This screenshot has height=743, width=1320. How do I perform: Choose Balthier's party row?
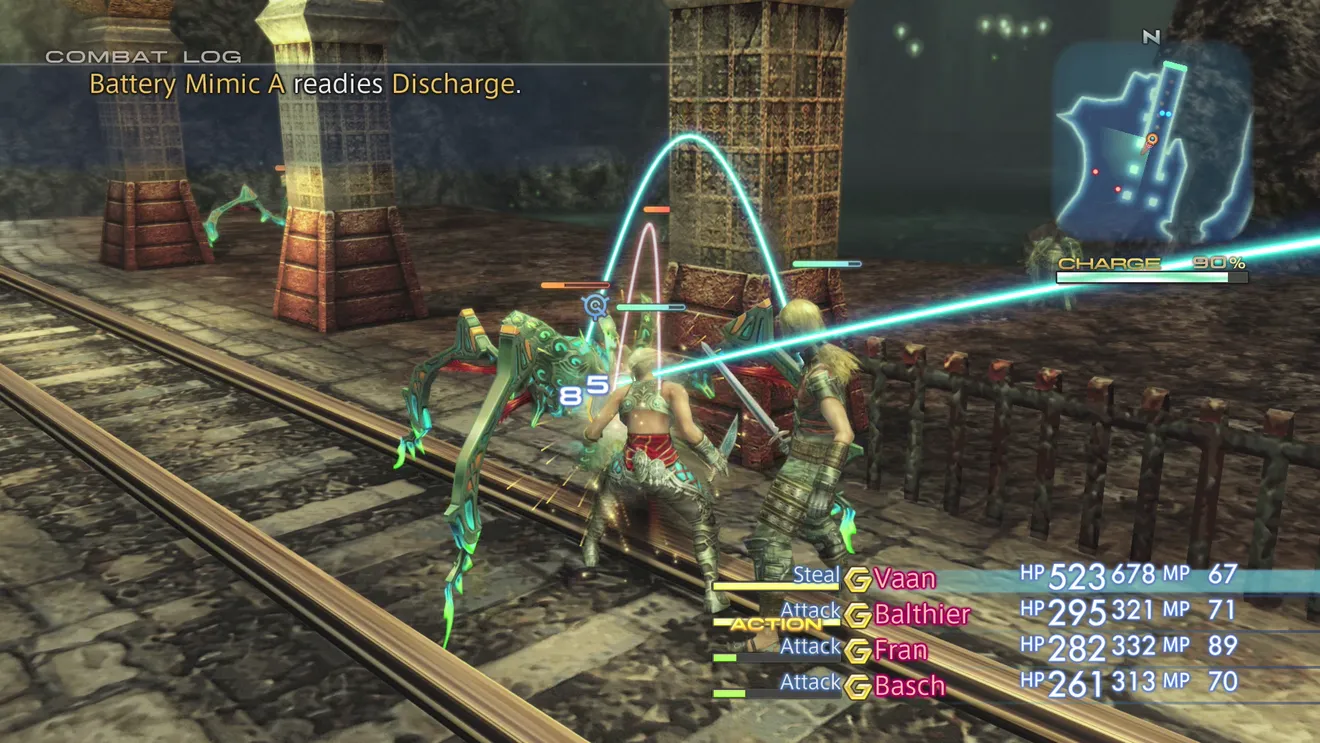click(921, 615)
